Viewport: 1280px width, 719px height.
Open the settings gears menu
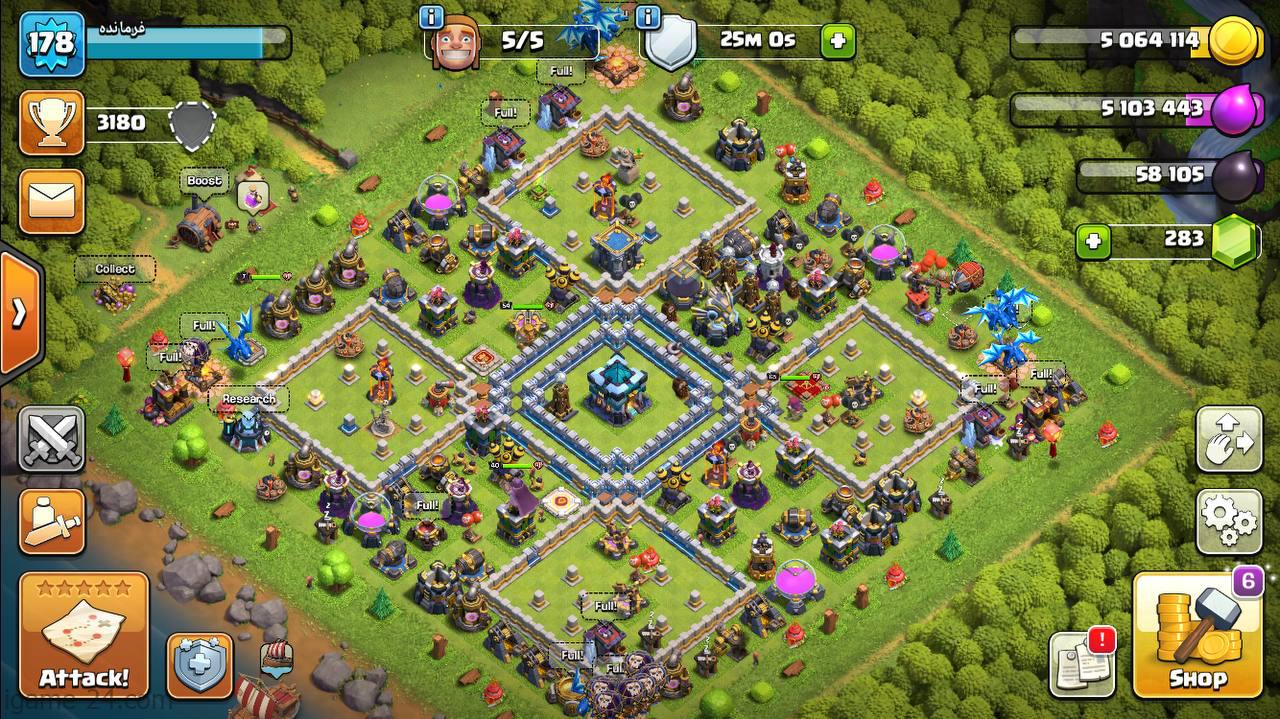tap(1229, 520)
